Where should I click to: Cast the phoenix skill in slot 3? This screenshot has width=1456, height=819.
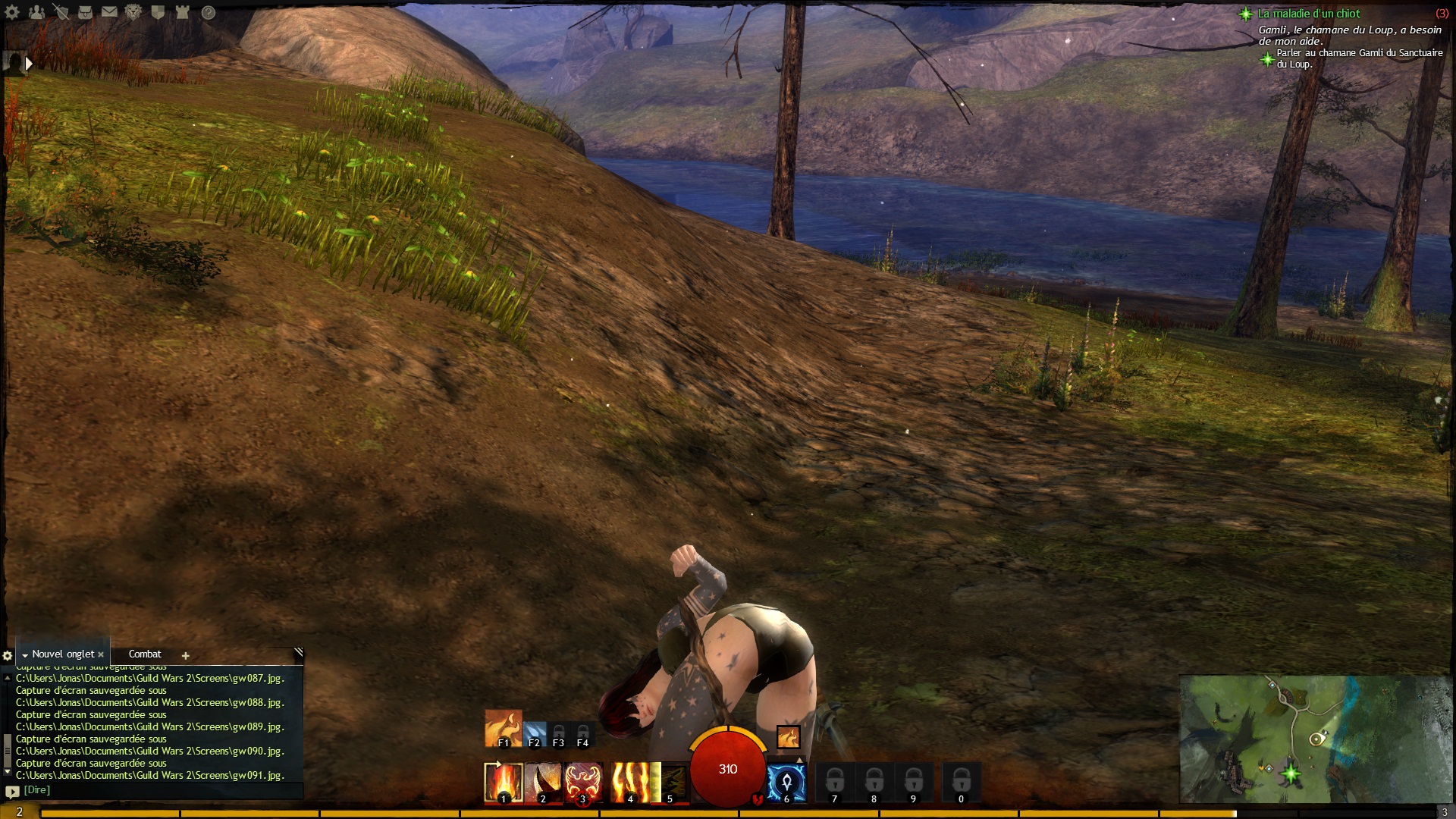582,783
